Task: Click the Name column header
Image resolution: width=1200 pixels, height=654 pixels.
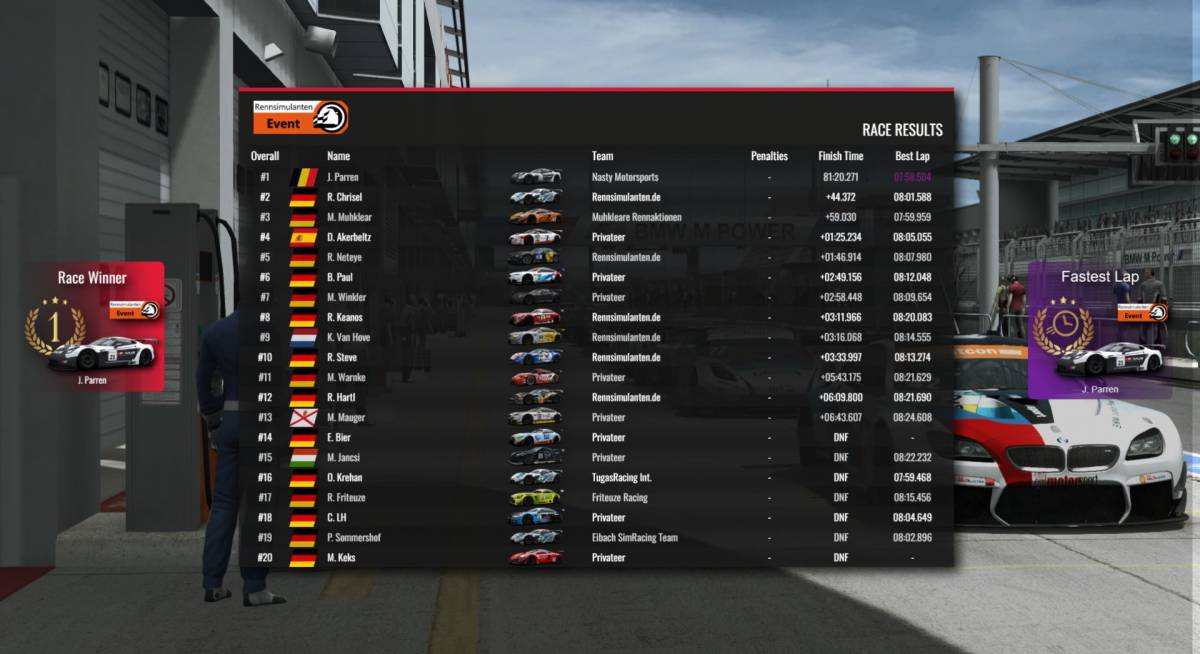Action: coord(338,156)
